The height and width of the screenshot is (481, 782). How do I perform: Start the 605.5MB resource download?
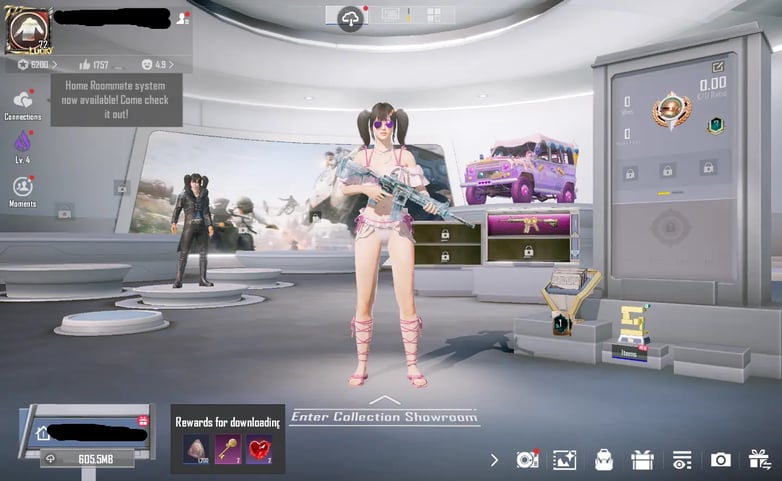point(91,459)
